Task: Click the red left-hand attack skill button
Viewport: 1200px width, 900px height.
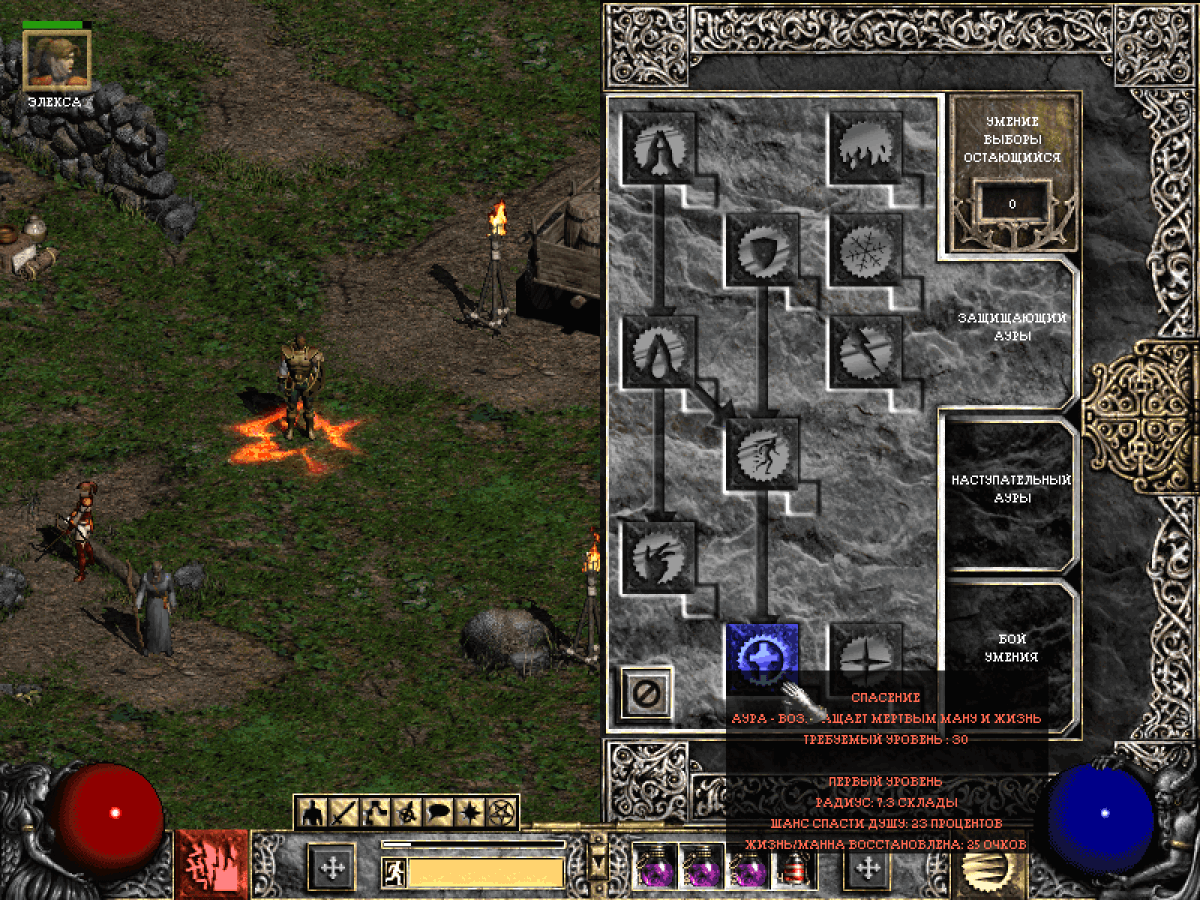Action: click(x=211, y=864)
